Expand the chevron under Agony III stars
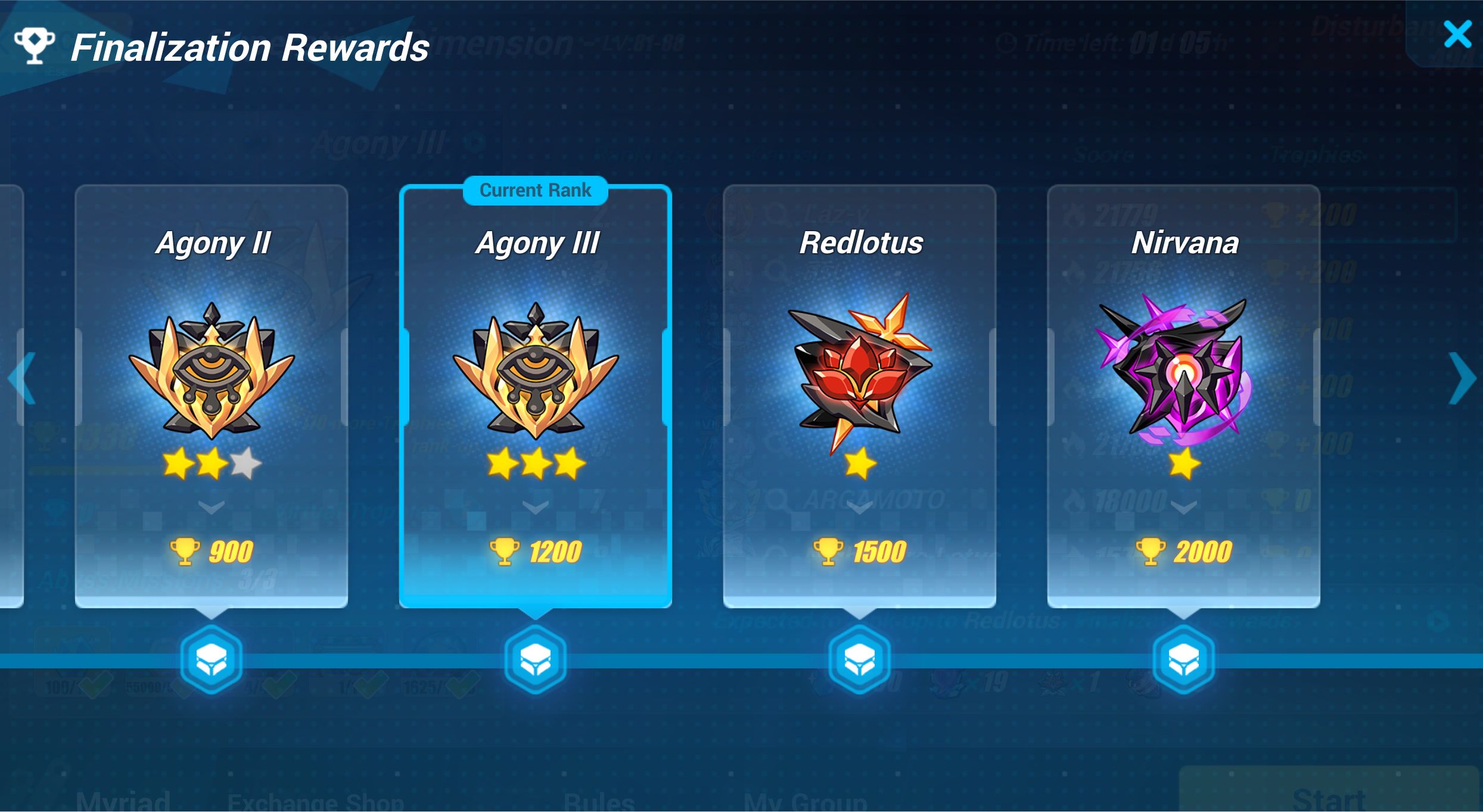Screen dimensions: 1483x812 pyautogui.click(x=535, y=507)
